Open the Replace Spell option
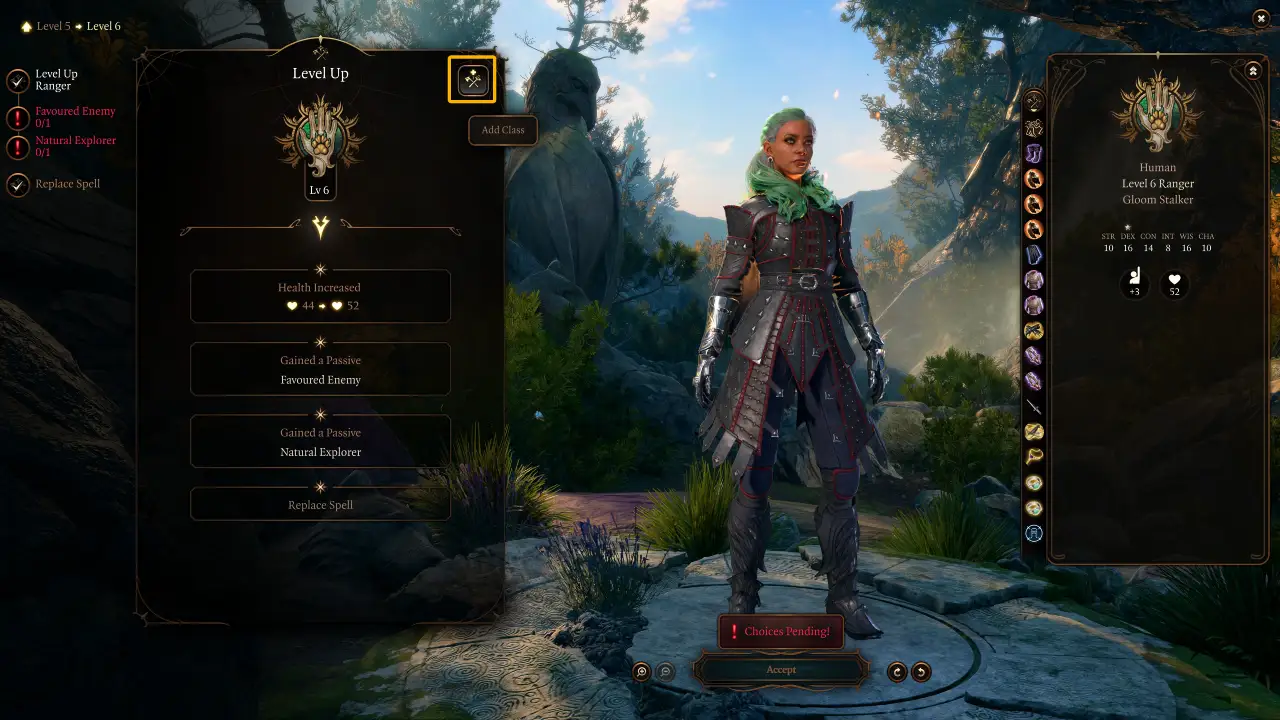 tap(320, 503)
